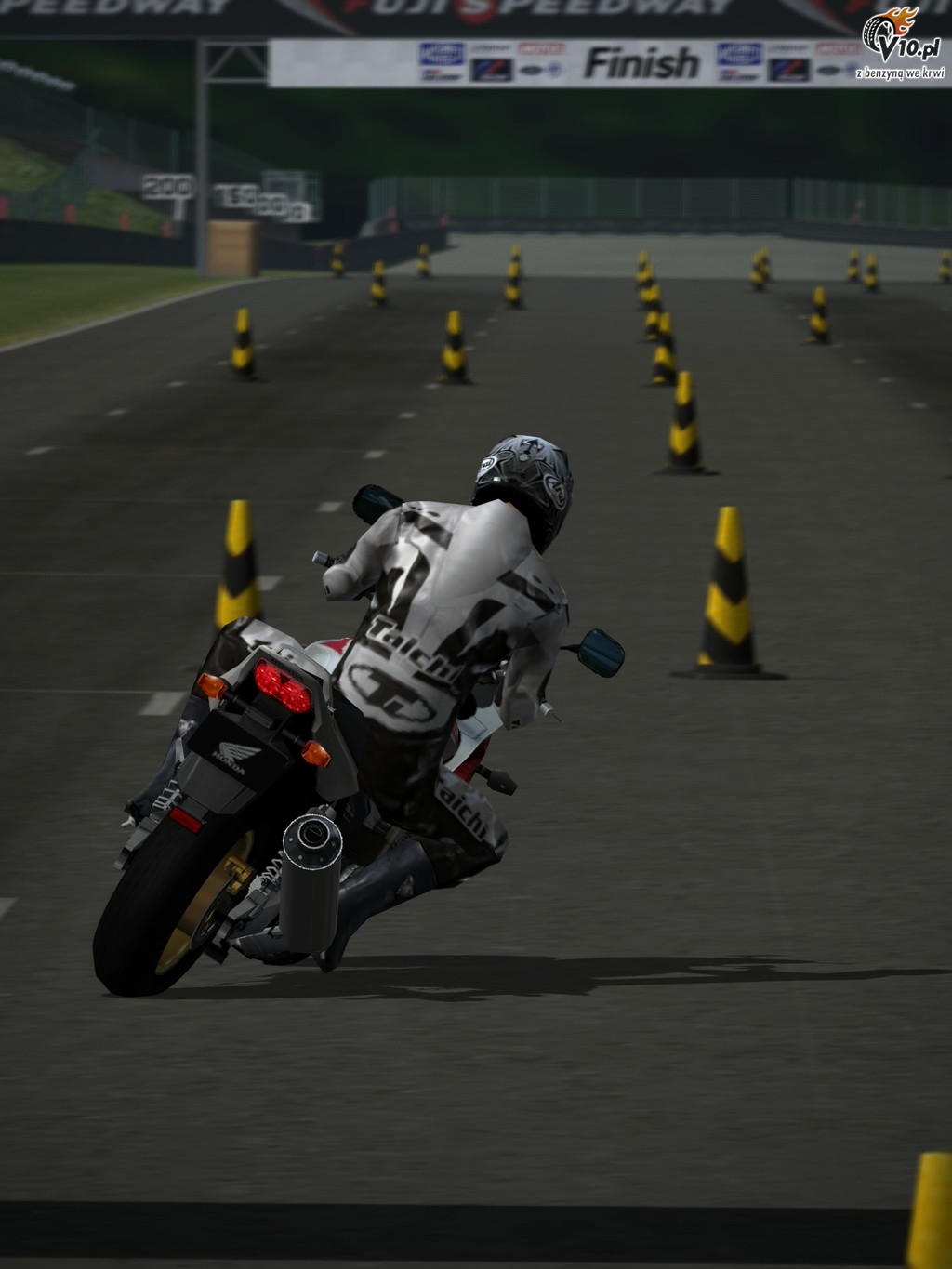Click the V10.pl watermark logo
Image resolution: width=952 pixels, height=1269 pixels.
[898, 43]
